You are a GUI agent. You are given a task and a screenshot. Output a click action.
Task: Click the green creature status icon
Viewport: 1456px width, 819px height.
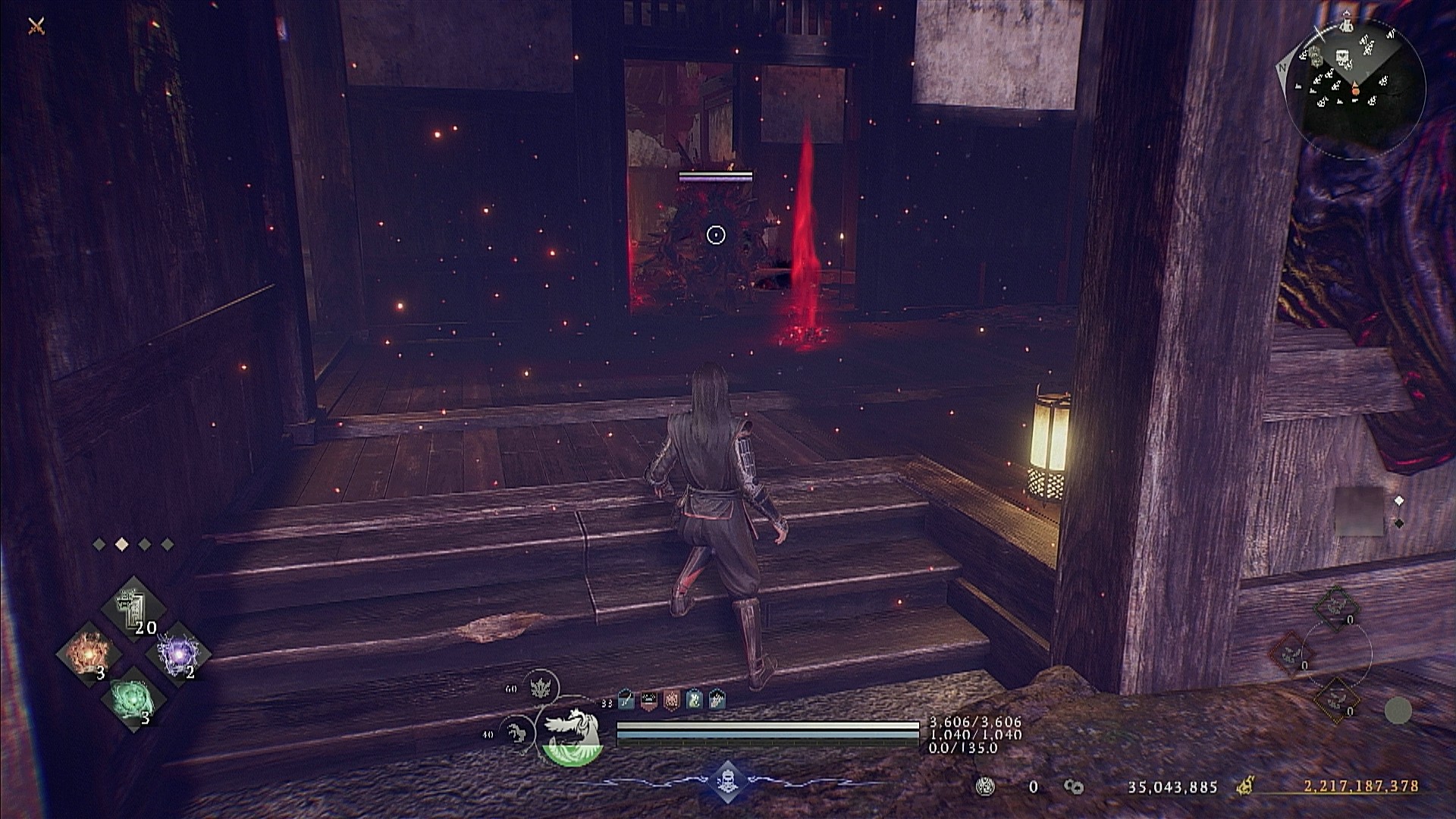pos(694,700)
